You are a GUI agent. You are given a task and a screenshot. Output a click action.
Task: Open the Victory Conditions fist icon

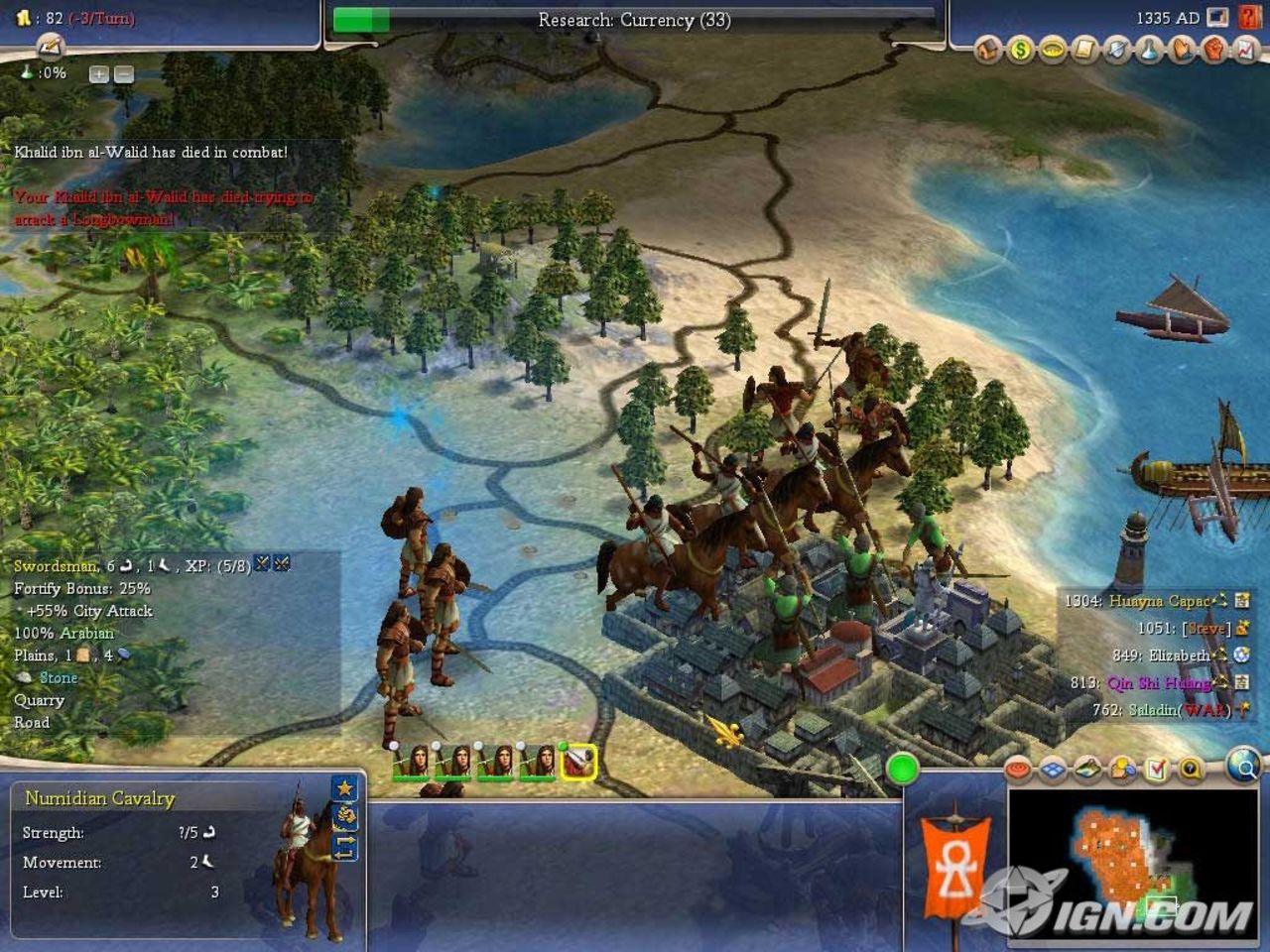click(1213, 49)
